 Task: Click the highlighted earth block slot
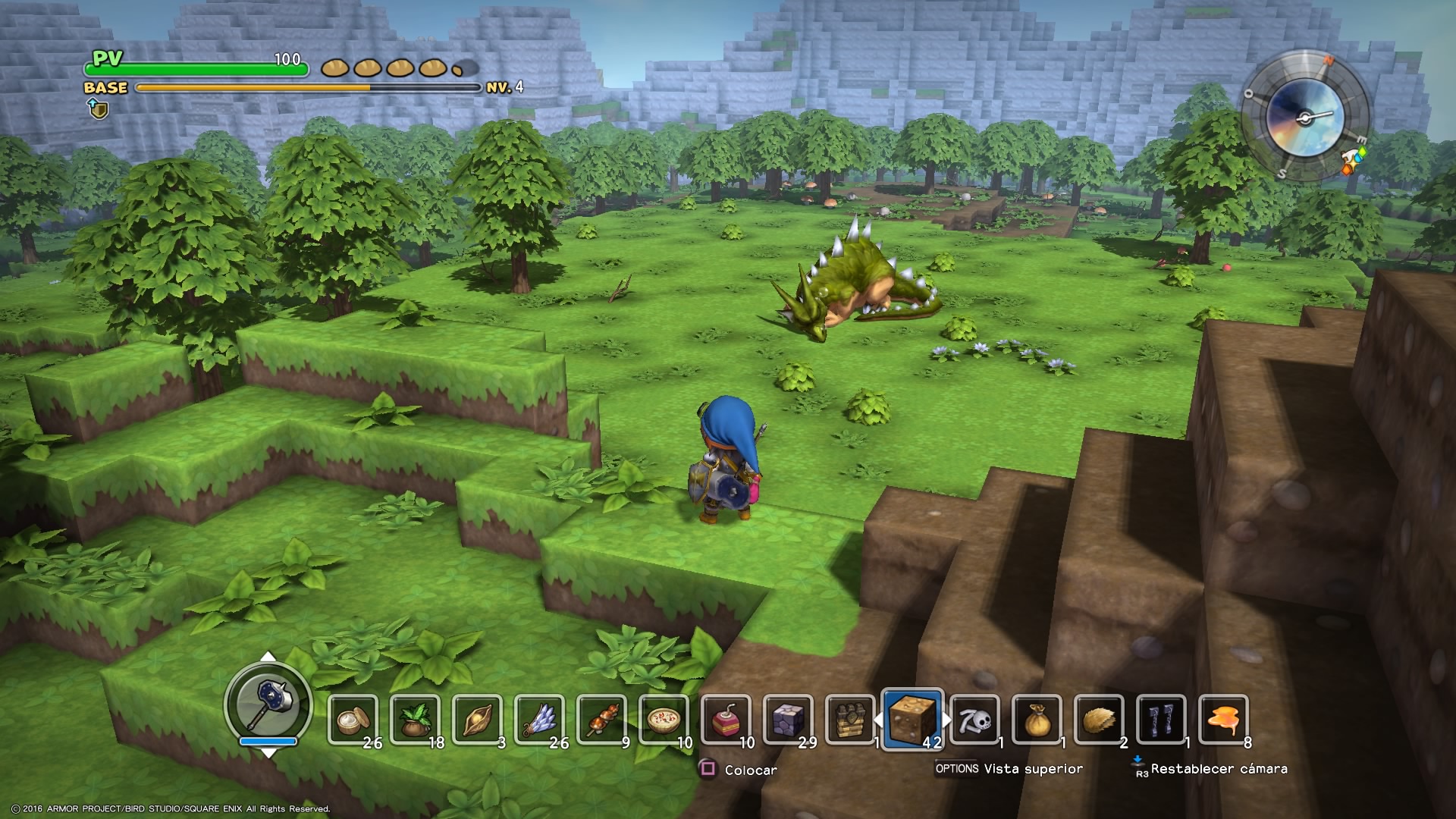pos(913,719)
